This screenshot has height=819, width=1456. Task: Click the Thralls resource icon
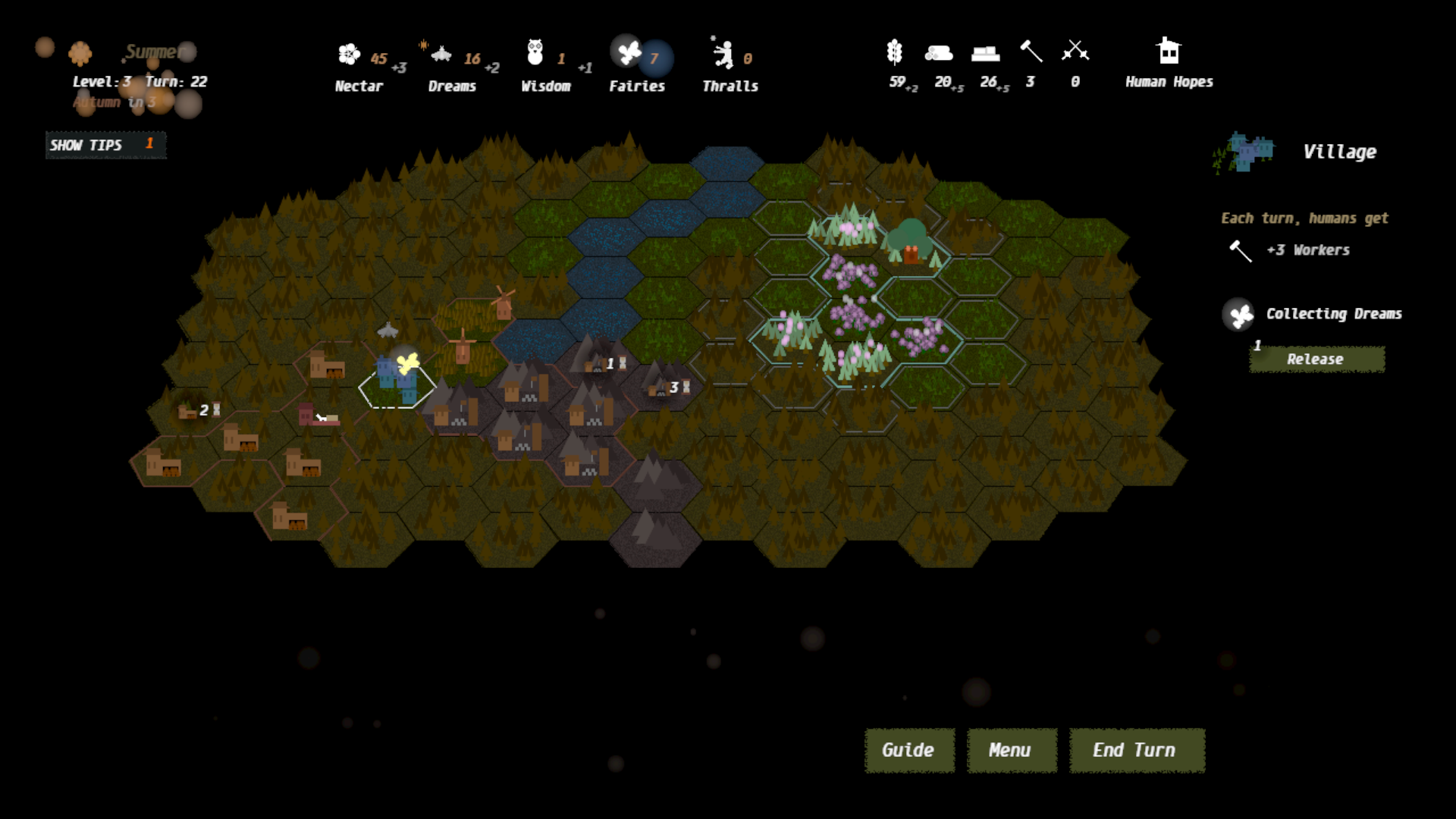tap(723, 54)
